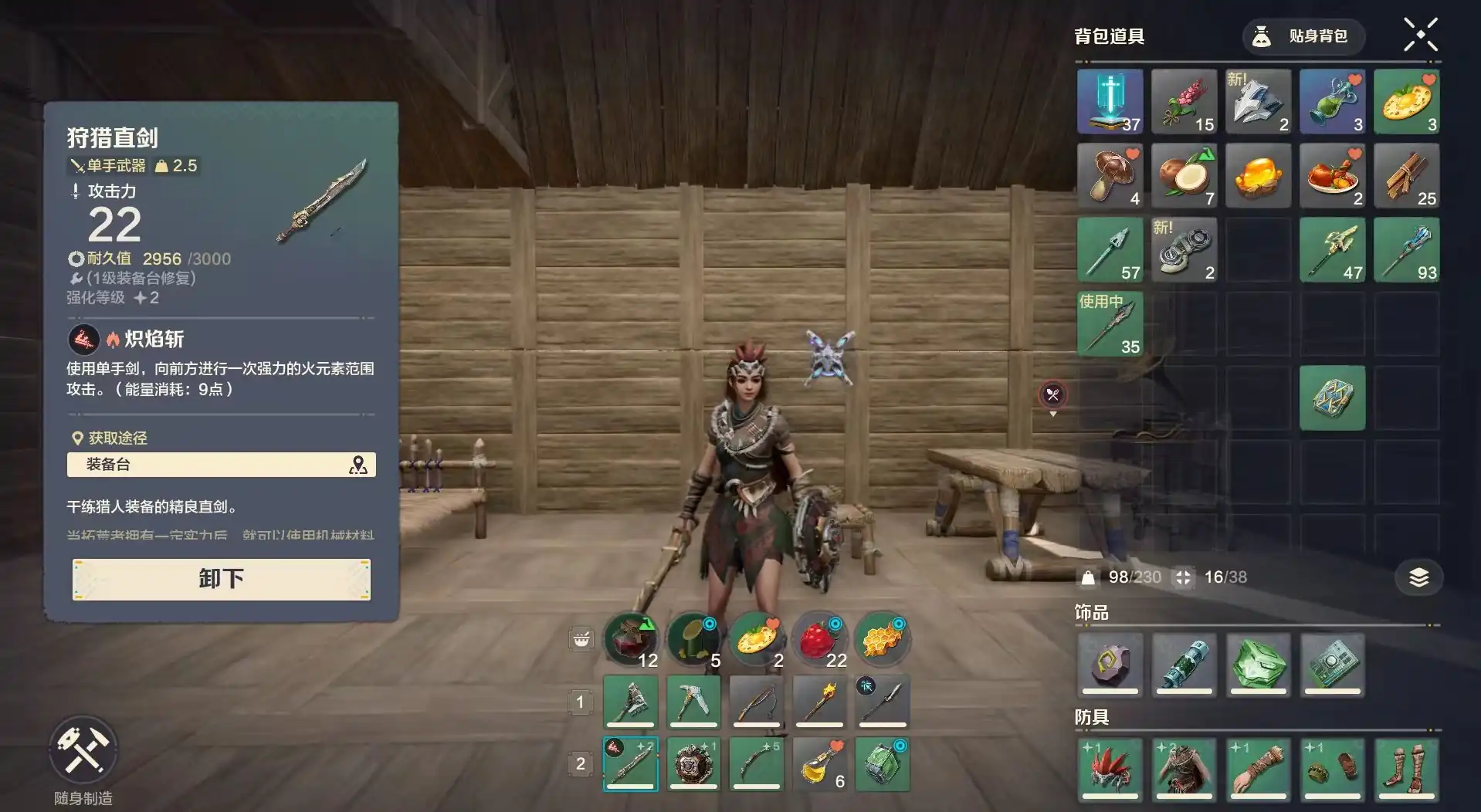Switch to the 贴身背包 personal bag
The width and height of the screenshot is (1481, 812).
coord(1303,36)
